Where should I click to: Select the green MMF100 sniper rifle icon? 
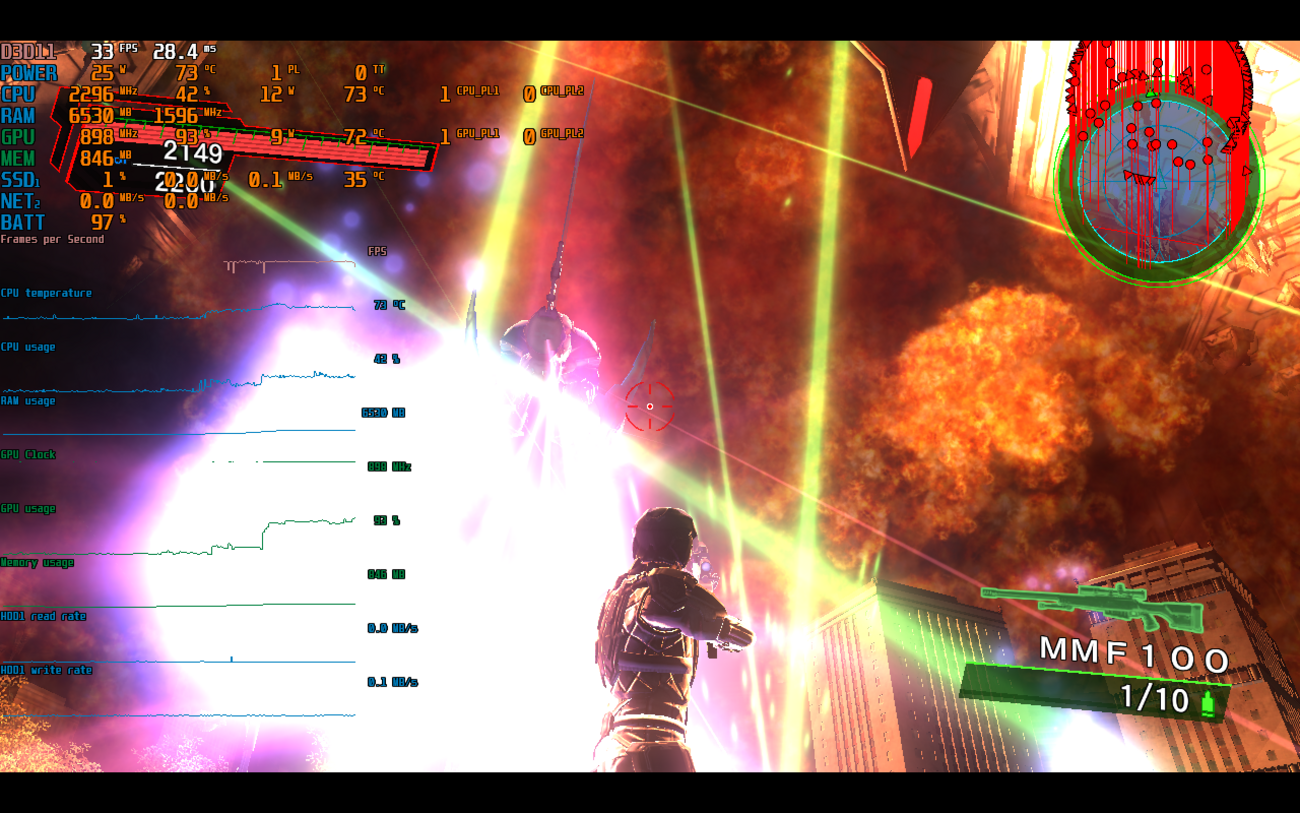[x=1092, y=604]
